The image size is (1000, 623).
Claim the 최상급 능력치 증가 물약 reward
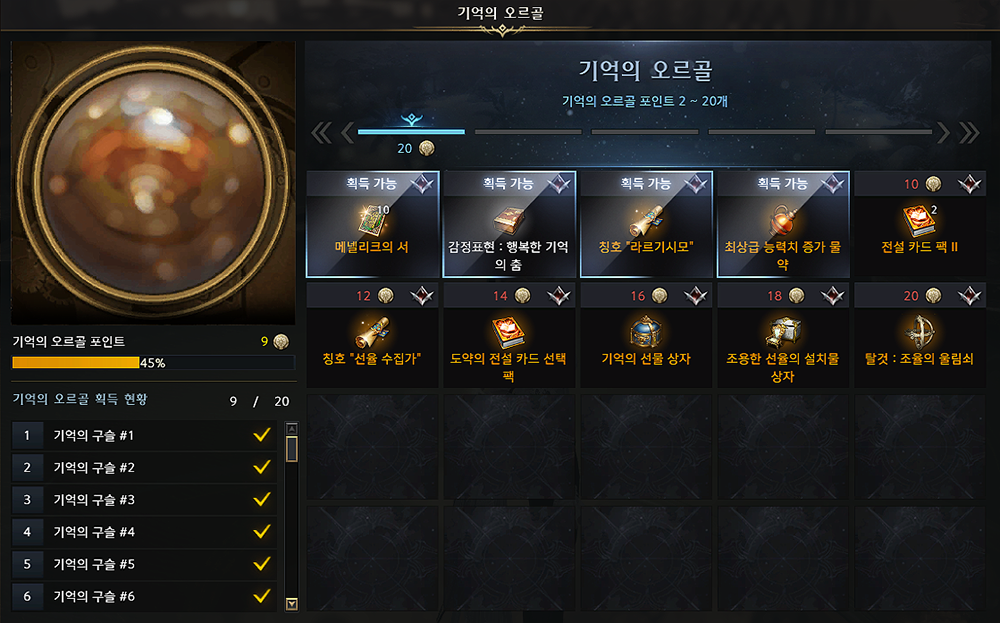pyautogui.click(x=783, y=224)
